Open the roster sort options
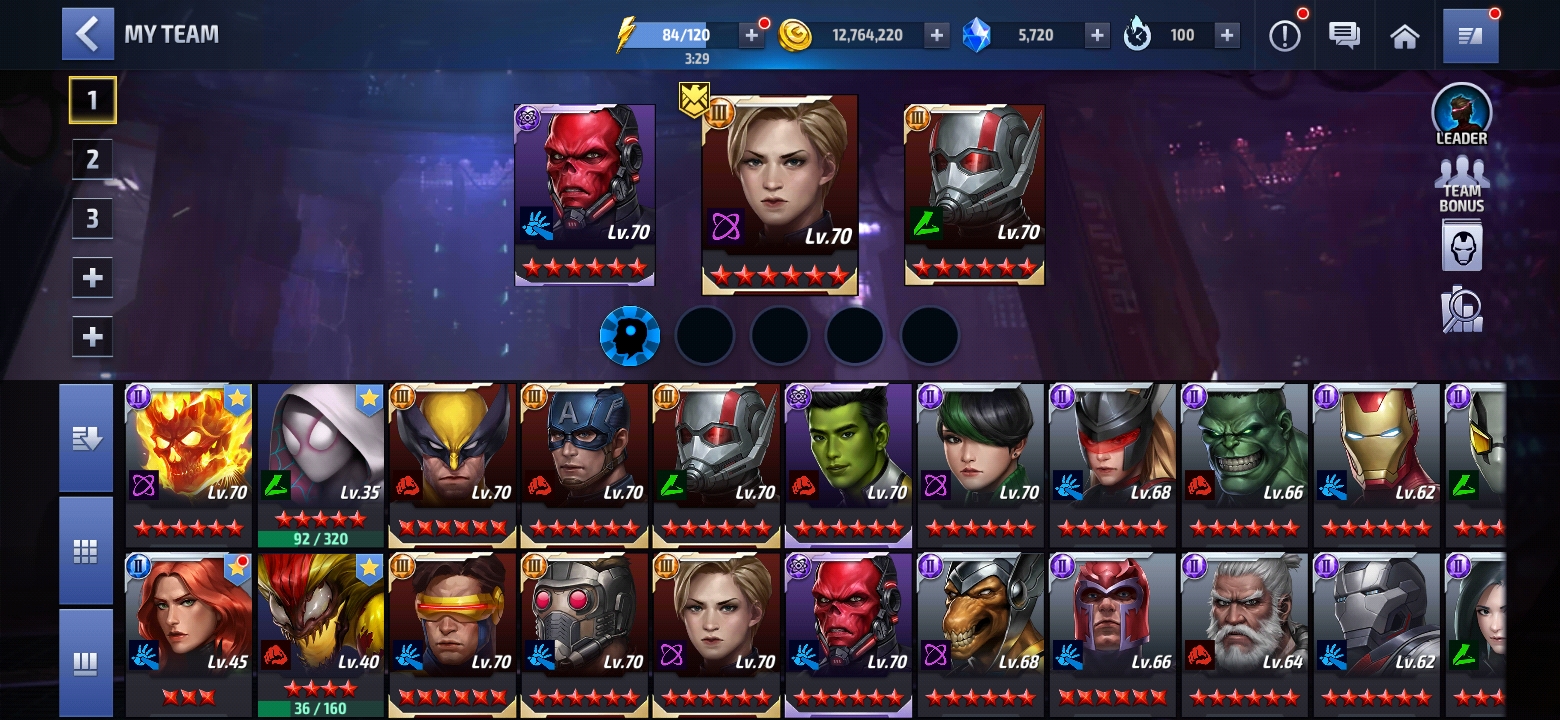The image size is (1560, 720). tap(86, 439)
